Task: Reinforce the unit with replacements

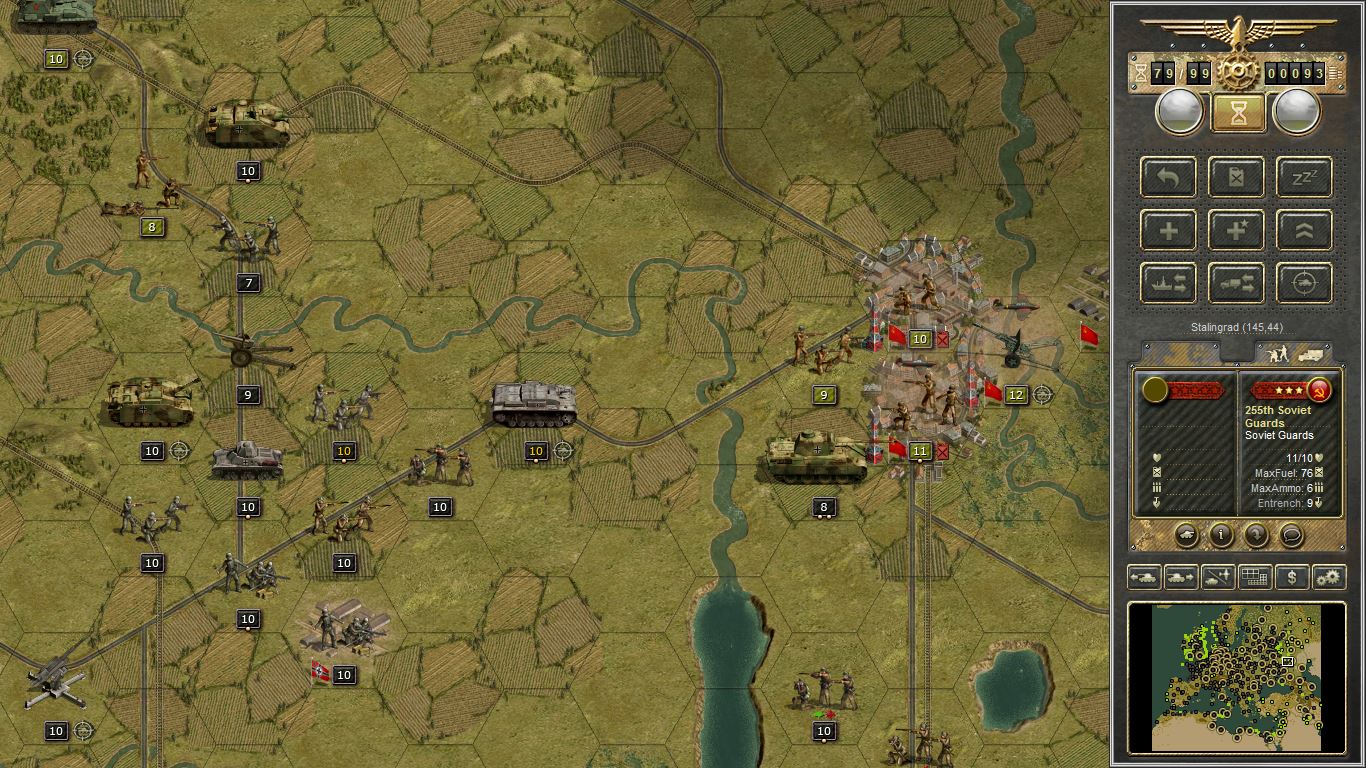Action: pos(1168,230)
